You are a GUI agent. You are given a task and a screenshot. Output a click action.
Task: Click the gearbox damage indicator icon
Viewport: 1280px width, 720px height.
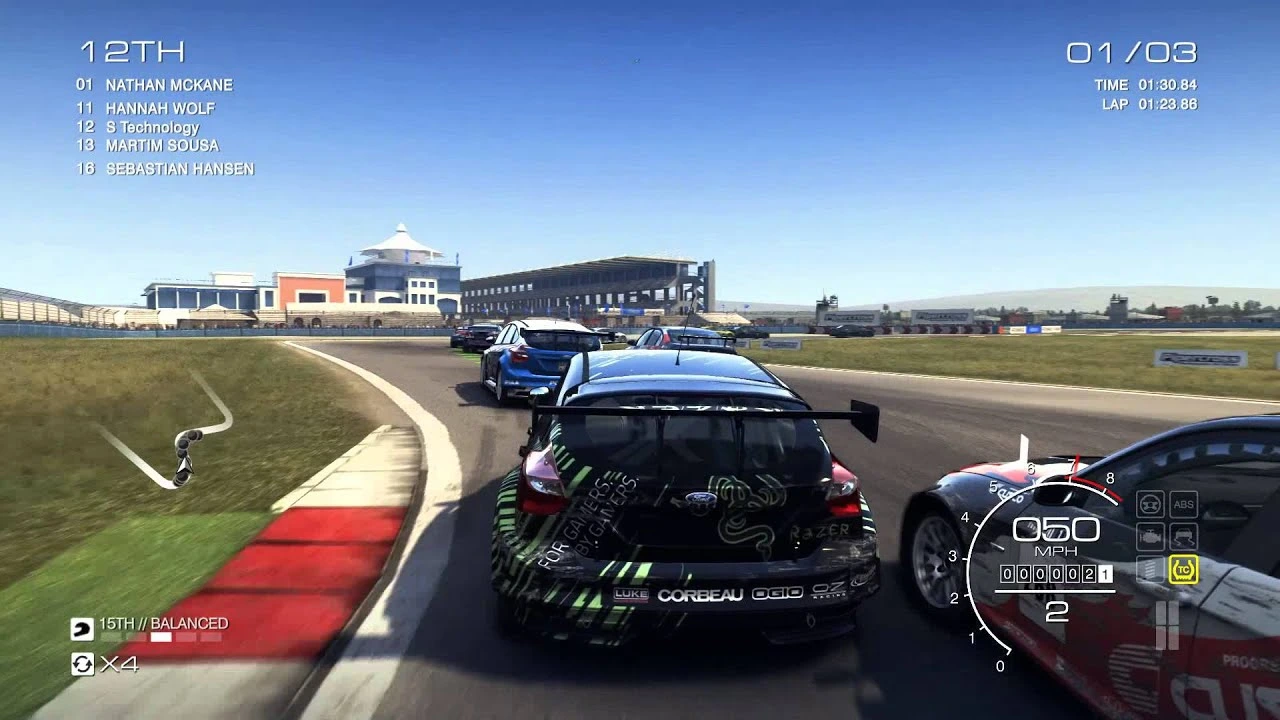pos(1148,568)
